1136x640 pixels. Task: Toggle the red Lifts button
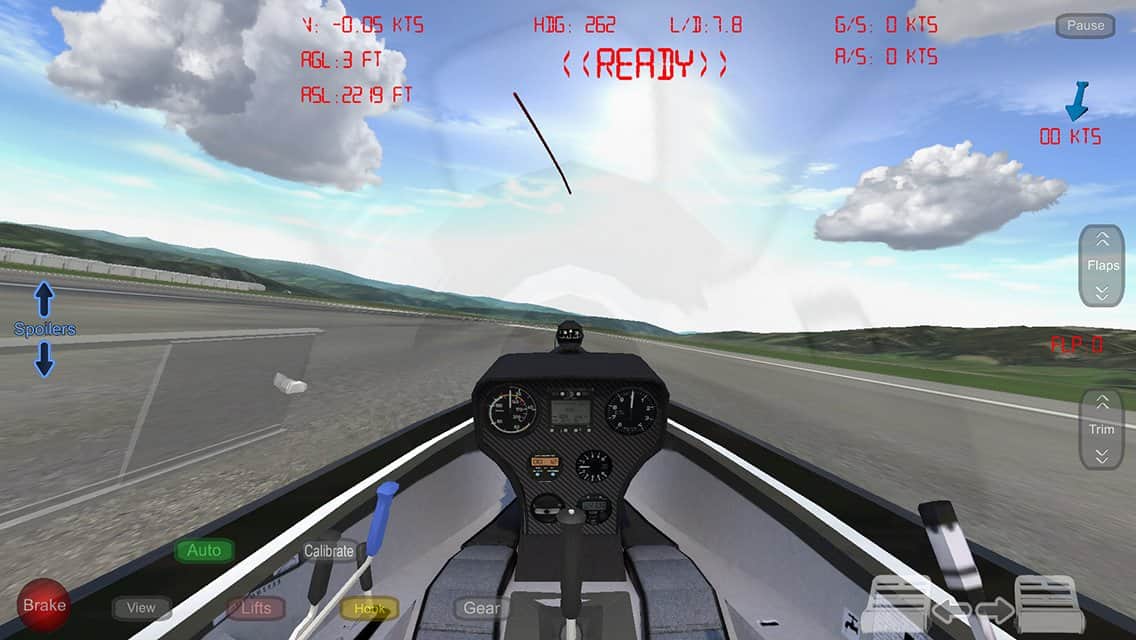(256, 608)
